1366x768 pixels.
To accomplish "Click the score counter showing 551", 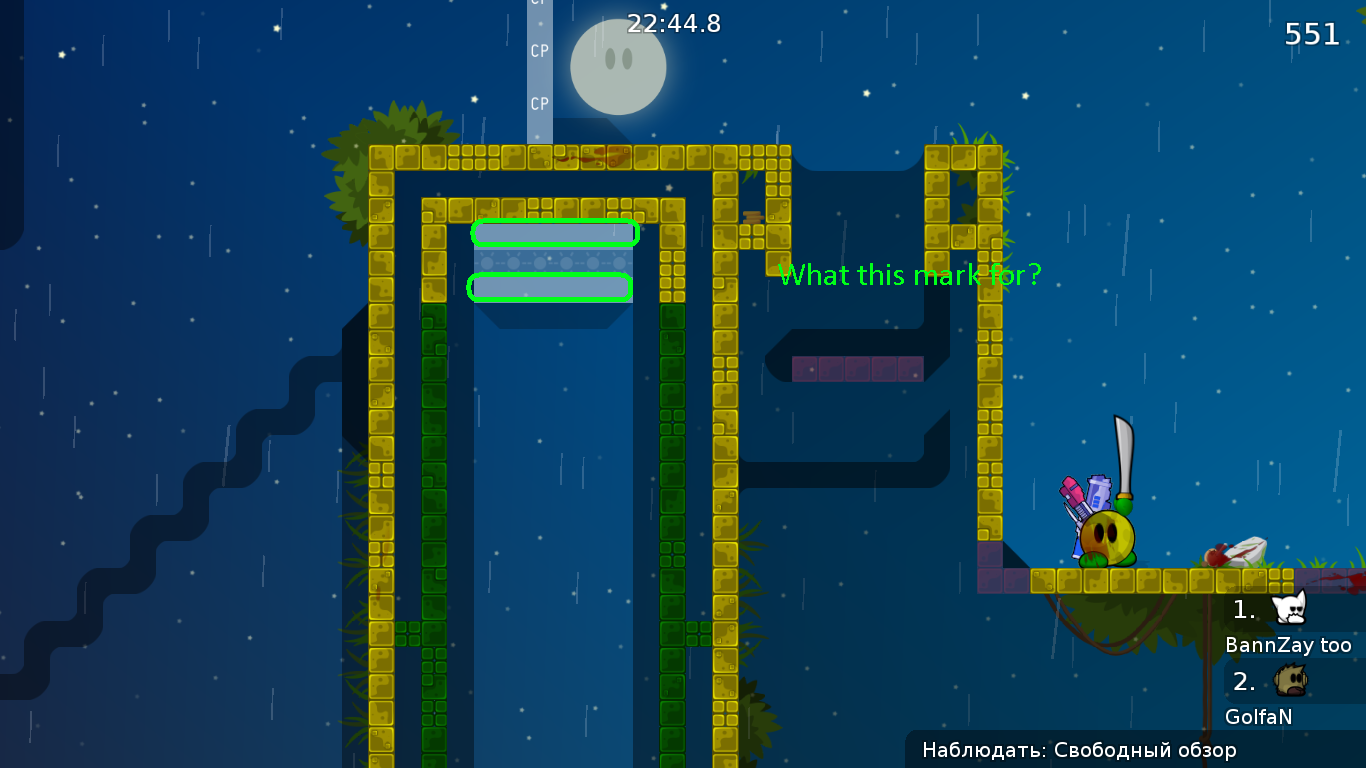I will (1311, 34).
